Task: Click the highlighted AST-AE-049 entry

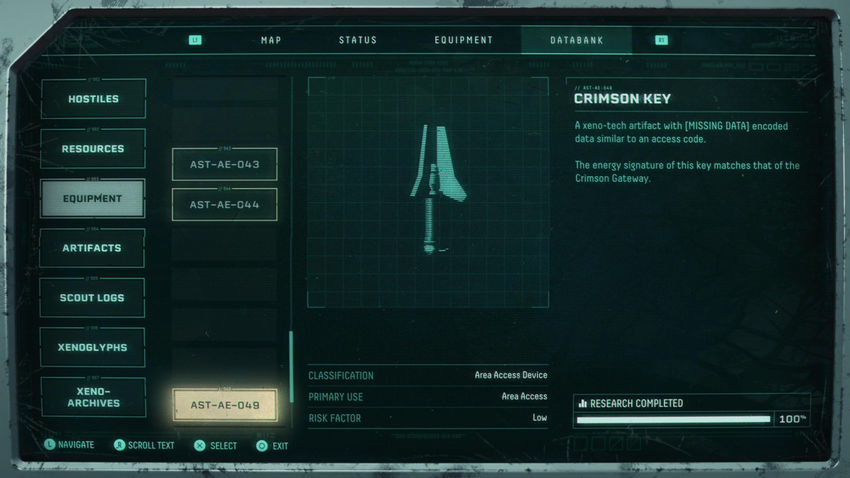Action: point(224,405)
